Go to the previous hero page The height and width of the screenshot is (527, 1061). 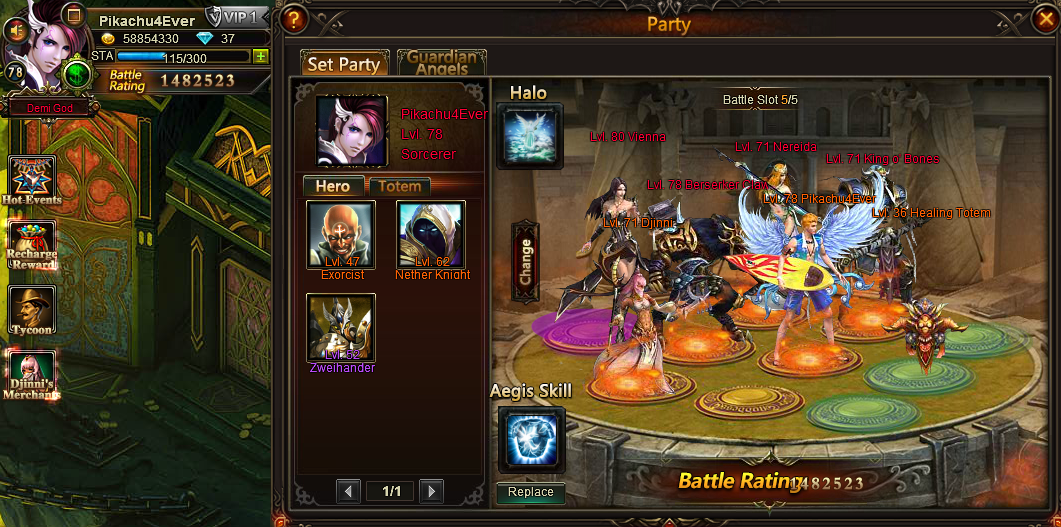point(348,490)
